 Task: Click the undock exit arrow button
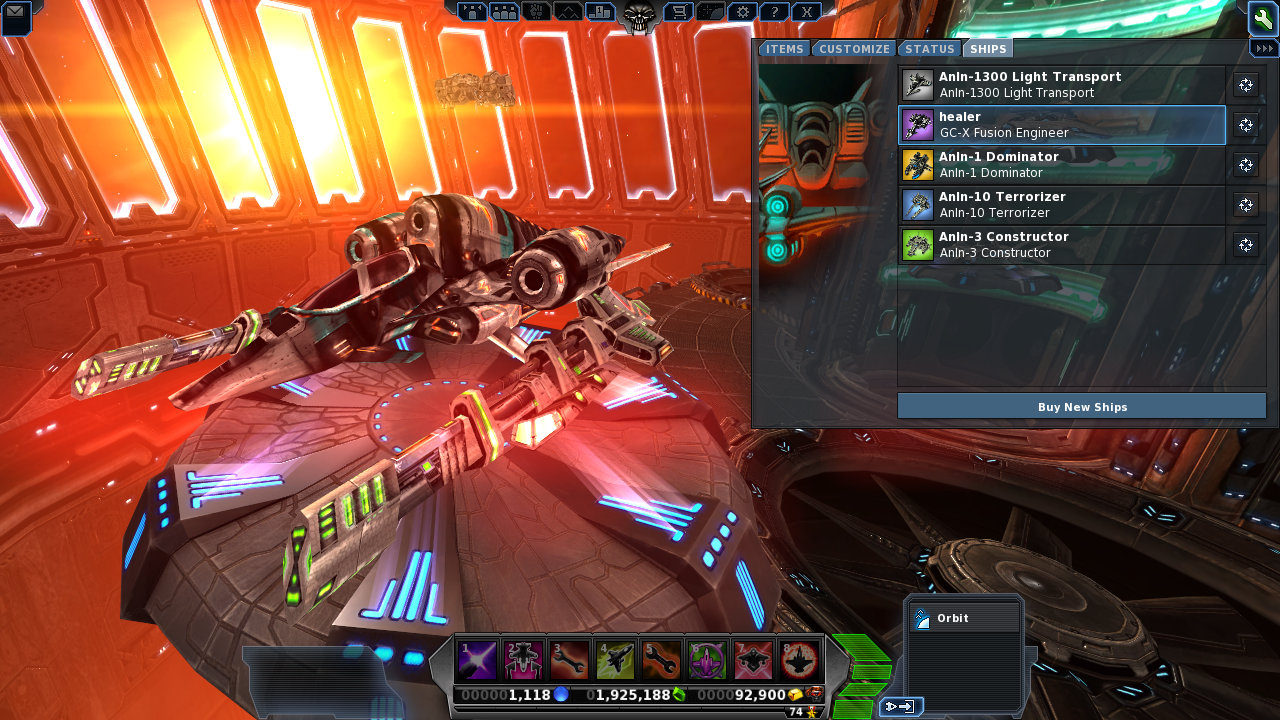(x=900, y=707)
